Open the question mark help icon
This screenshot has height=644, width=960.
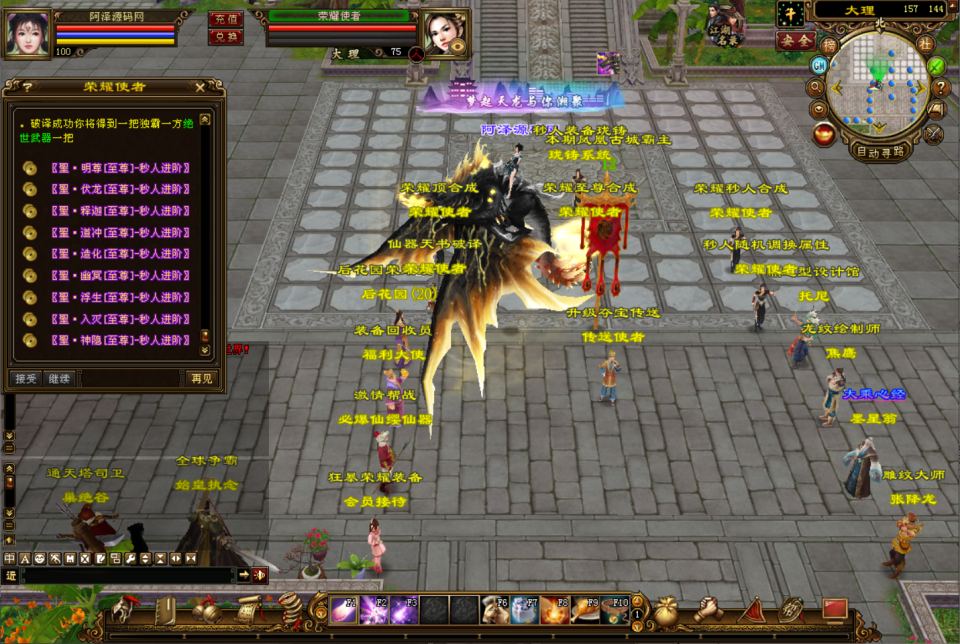point(941,87)
